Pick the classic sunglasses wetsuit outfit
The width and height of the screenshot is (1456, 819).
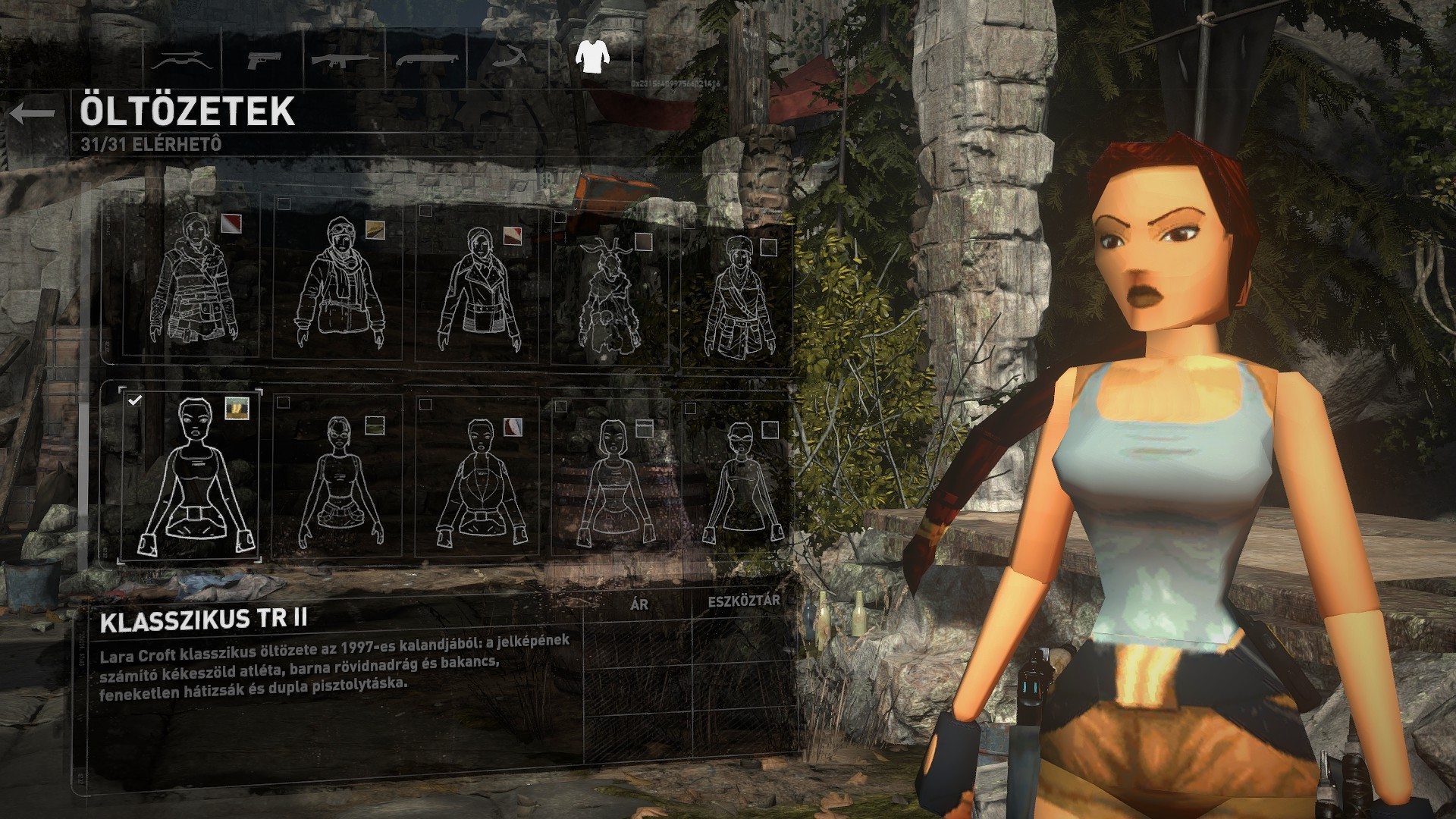738,482
